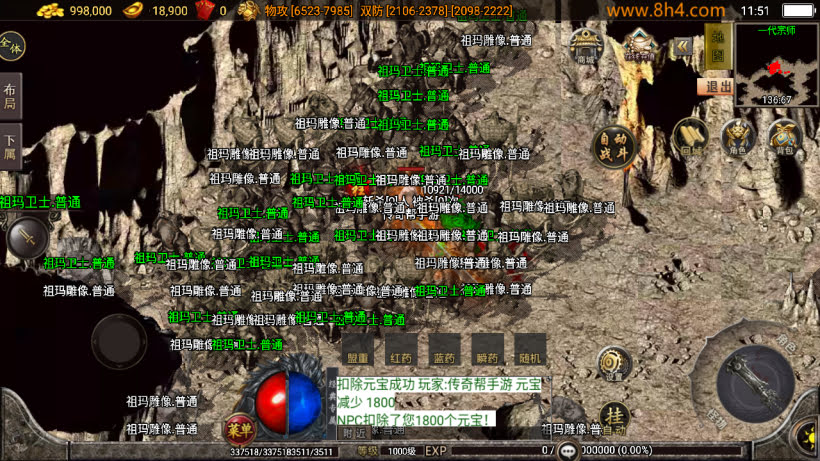820x461 pixels.
Task: Toggle 自动战斗 auto battle
Action: pyautogui.click(x=613, y=146)
